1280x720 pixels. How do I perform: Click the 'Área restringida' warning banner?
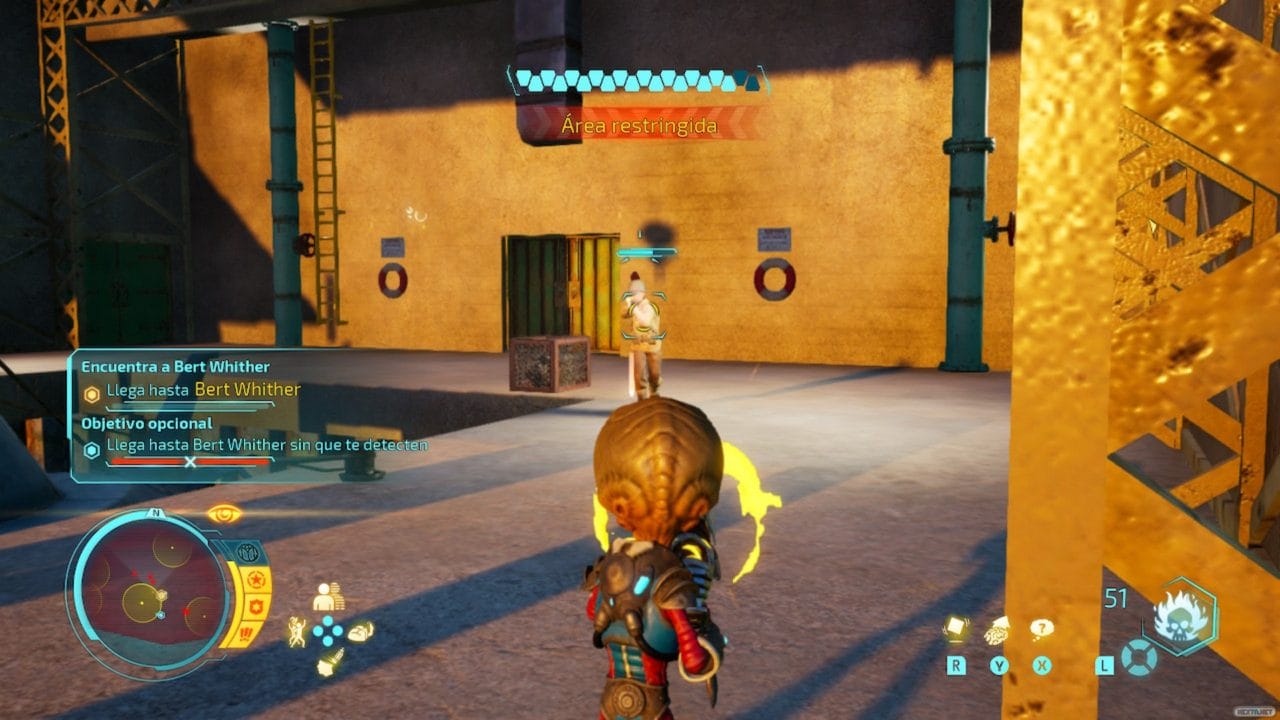pos(639,126)
